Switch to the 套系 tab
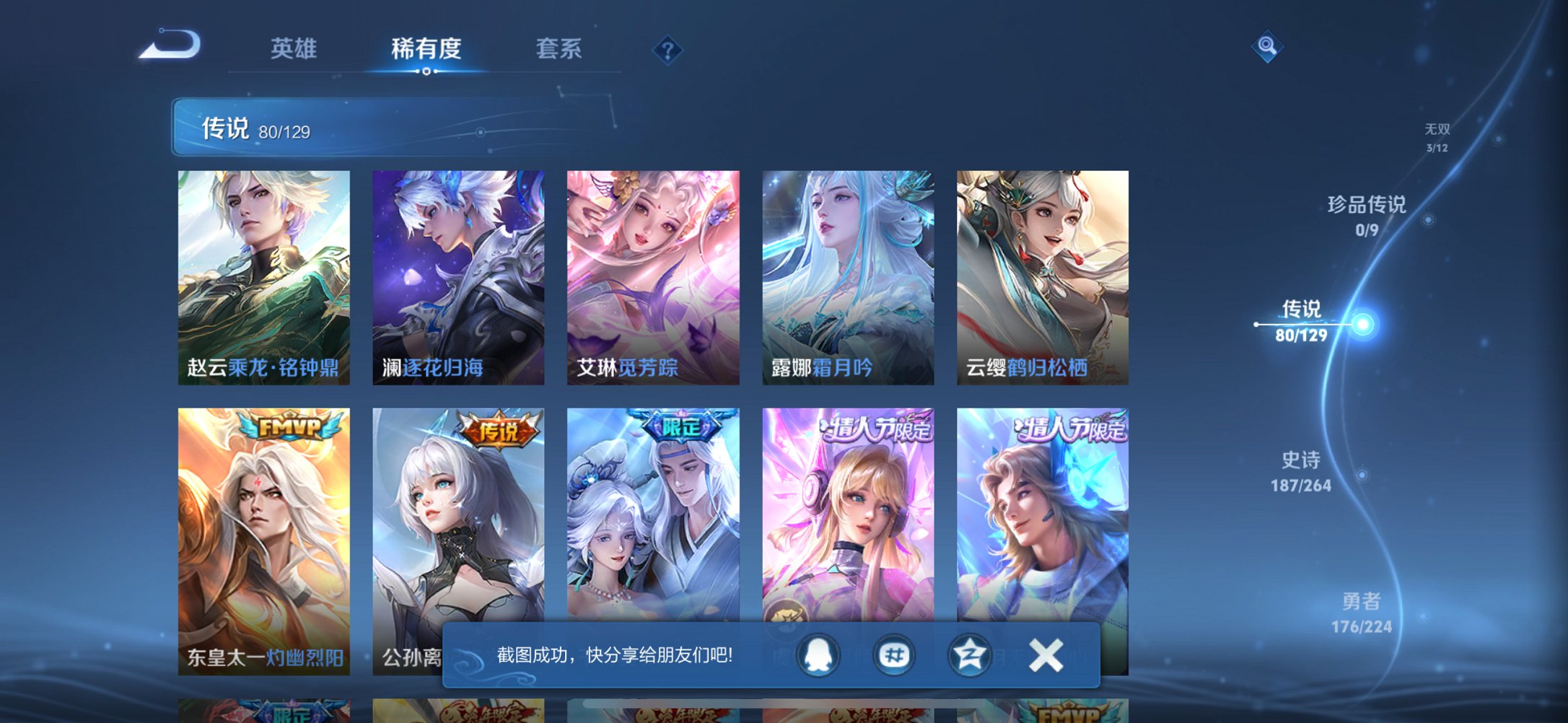Screen dimensions: 1568x723 tap(557, 49)
